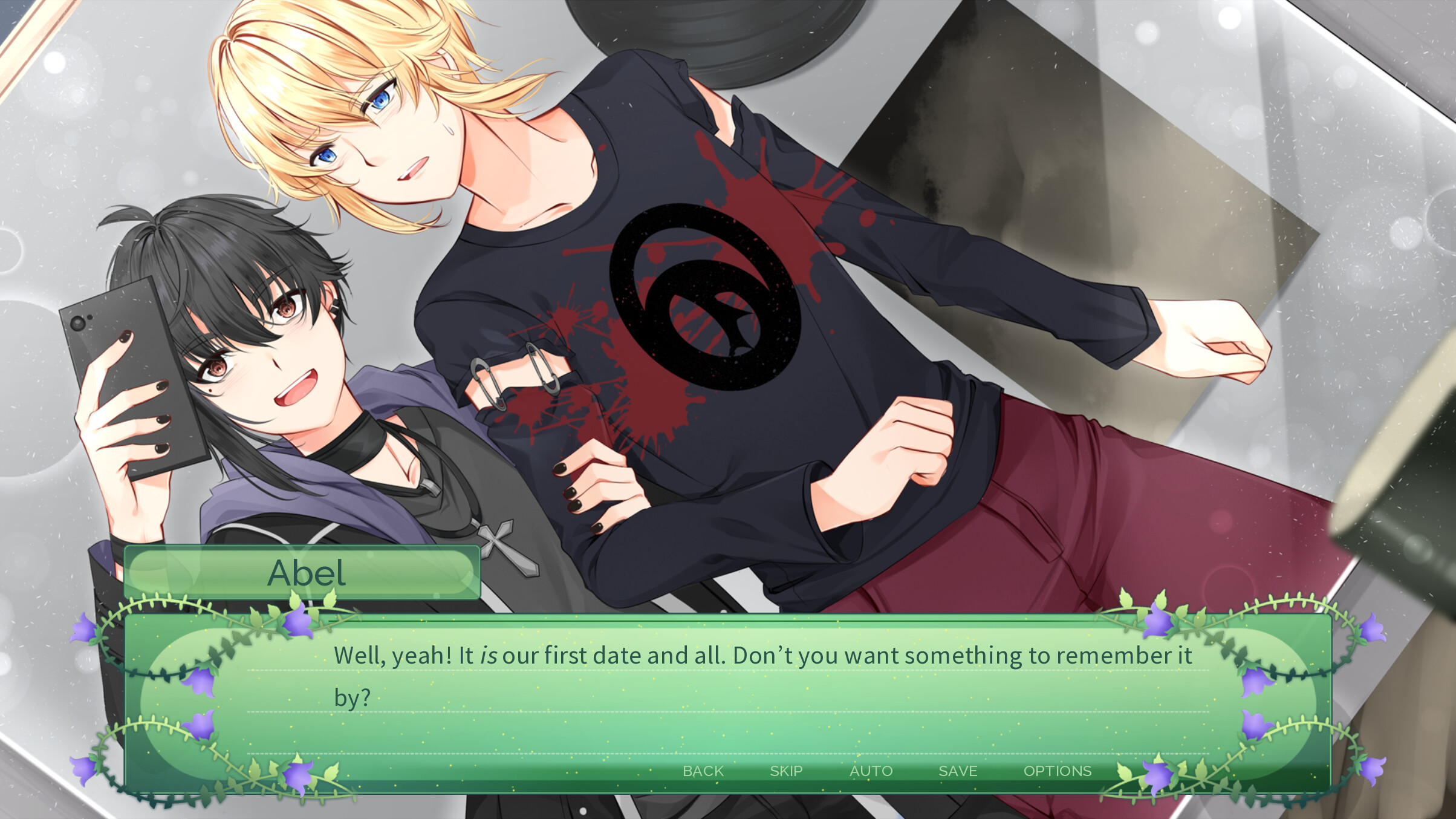
Task: Enable AUTO mode for automatic text advance
Action: (872, 771)
